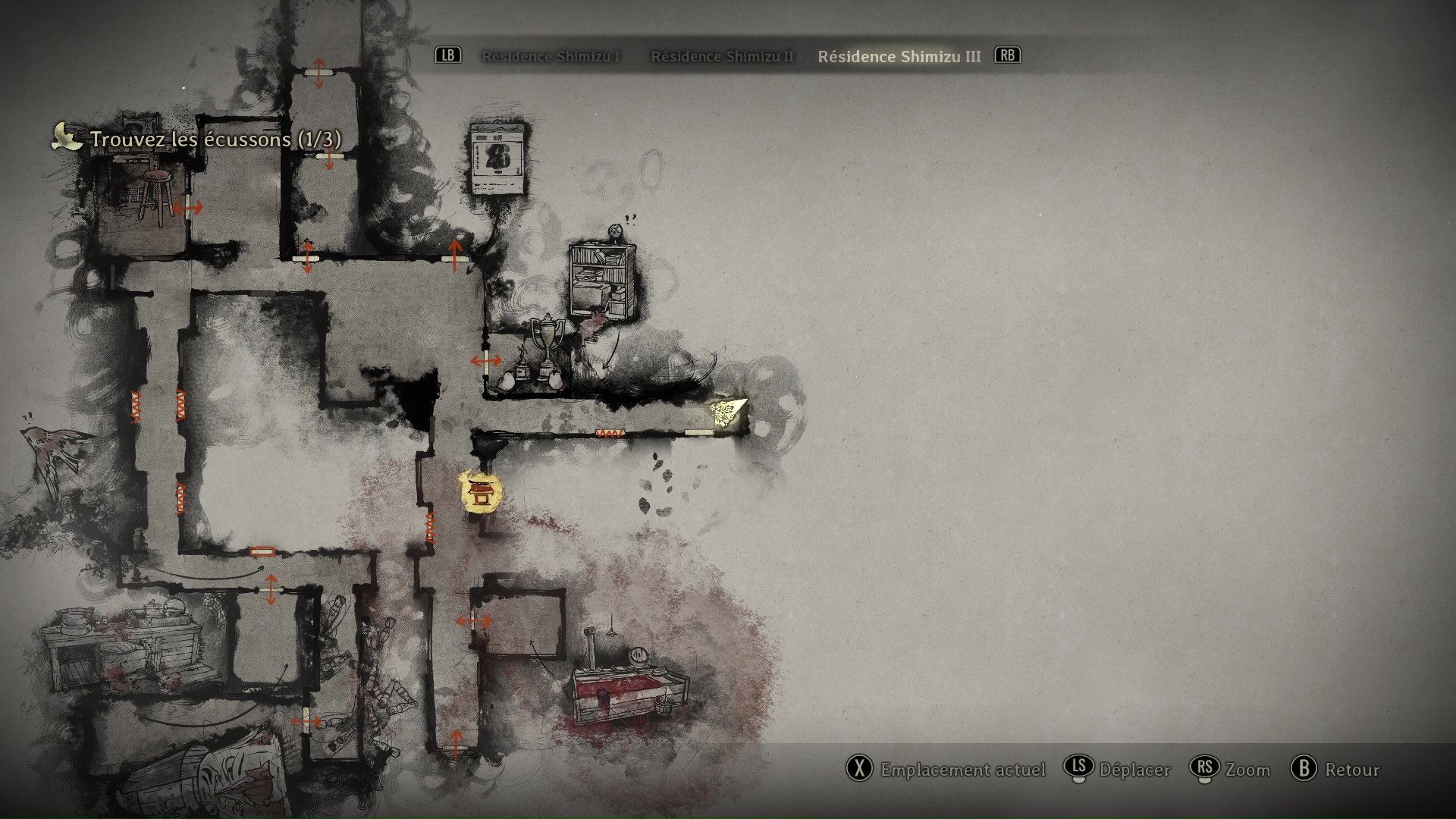Click the player location arrow marker

point(727,411)
